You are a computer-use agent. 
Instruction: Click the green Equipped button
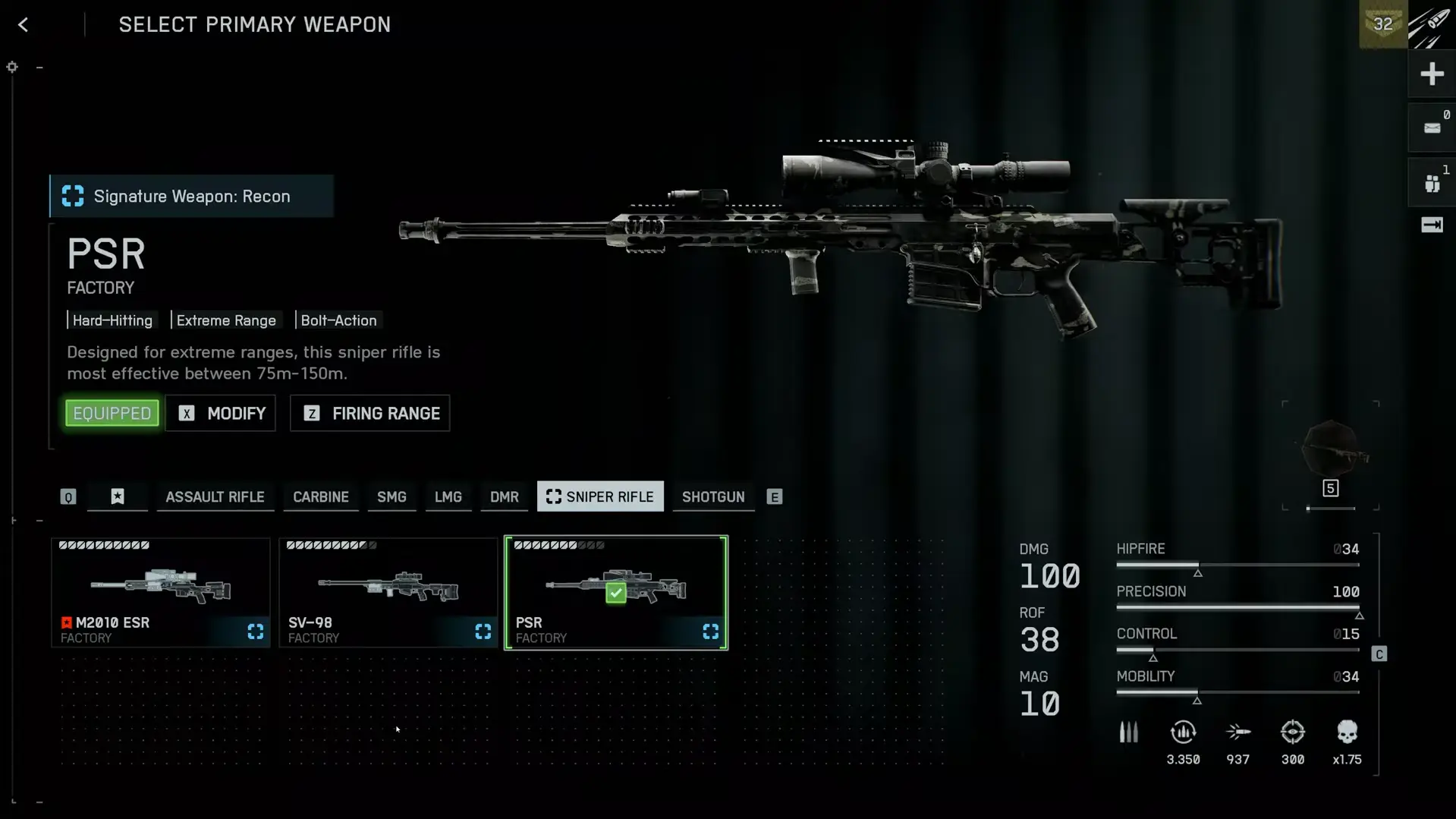(x=112, y=414)
